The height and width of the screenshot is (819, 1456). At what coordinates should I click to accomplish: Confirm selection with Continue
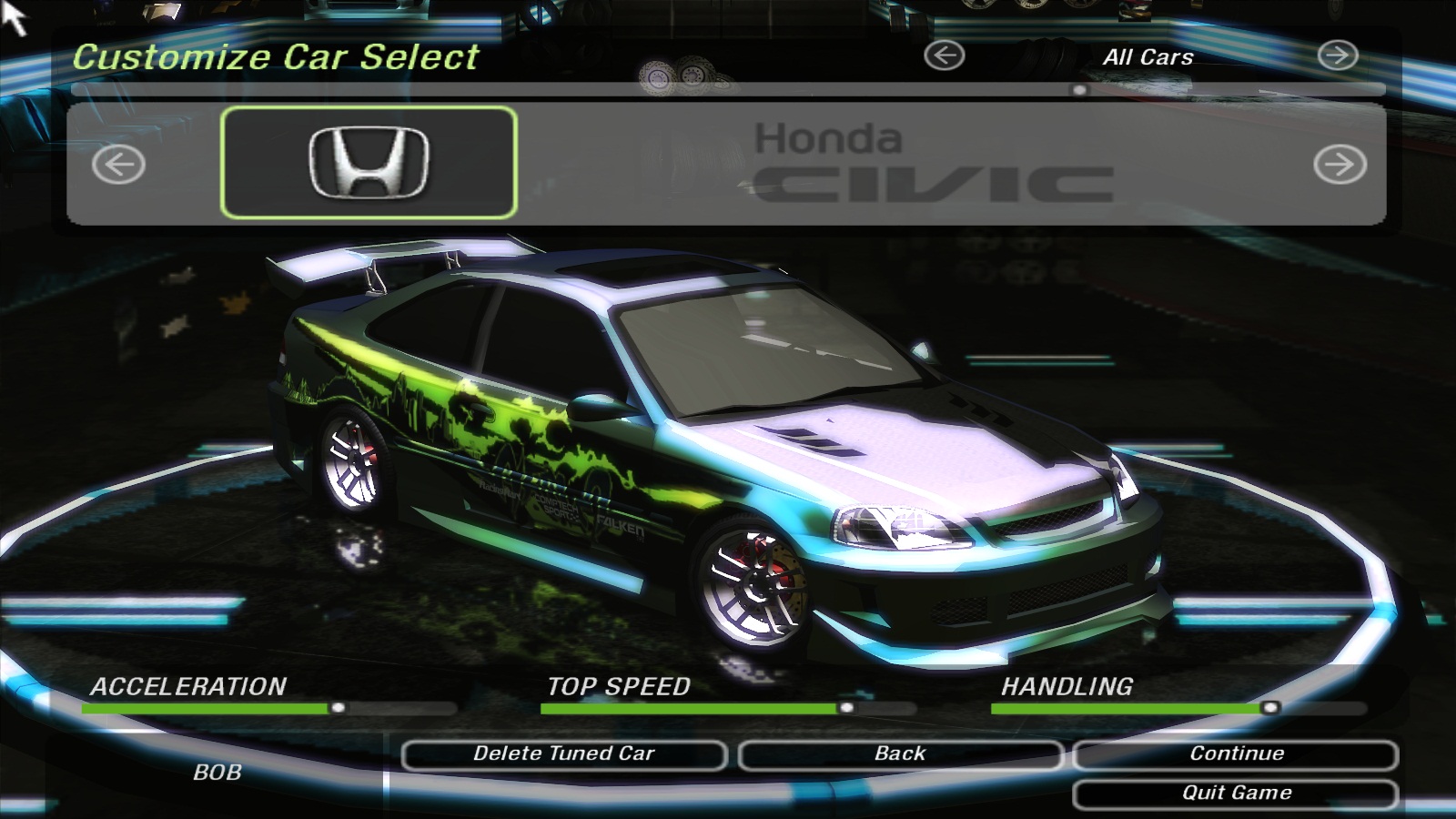(x=1236, y=754)
